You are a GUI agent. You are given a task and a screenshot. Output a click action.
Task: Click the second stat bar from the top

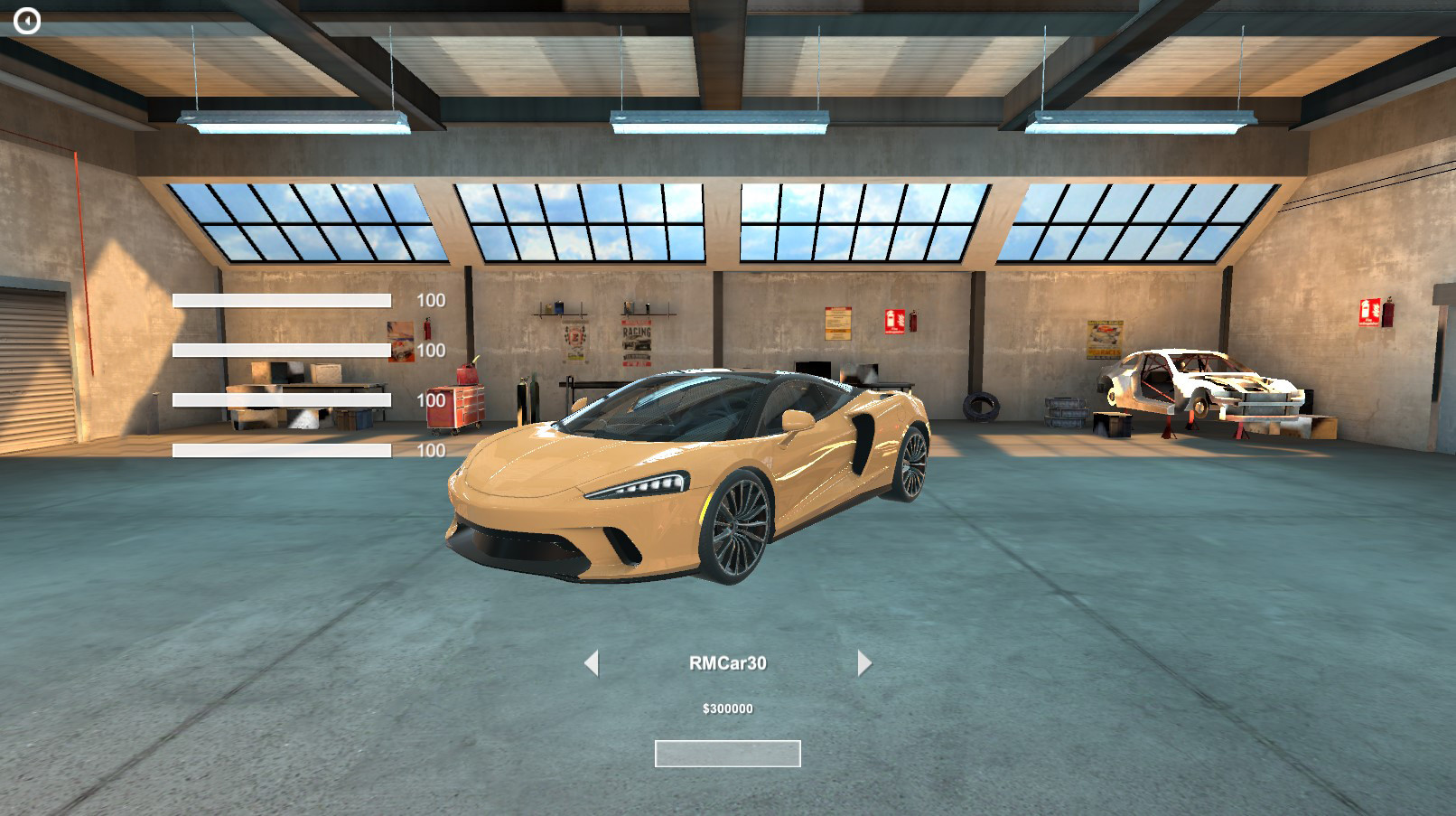(282, 350)
